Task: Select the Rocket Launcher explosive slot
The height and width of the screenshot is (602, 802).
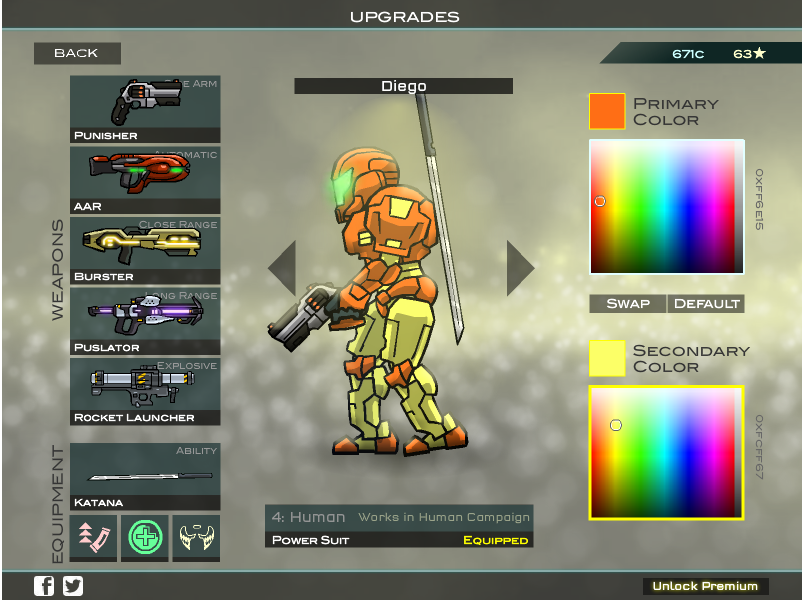Action: 145,391
